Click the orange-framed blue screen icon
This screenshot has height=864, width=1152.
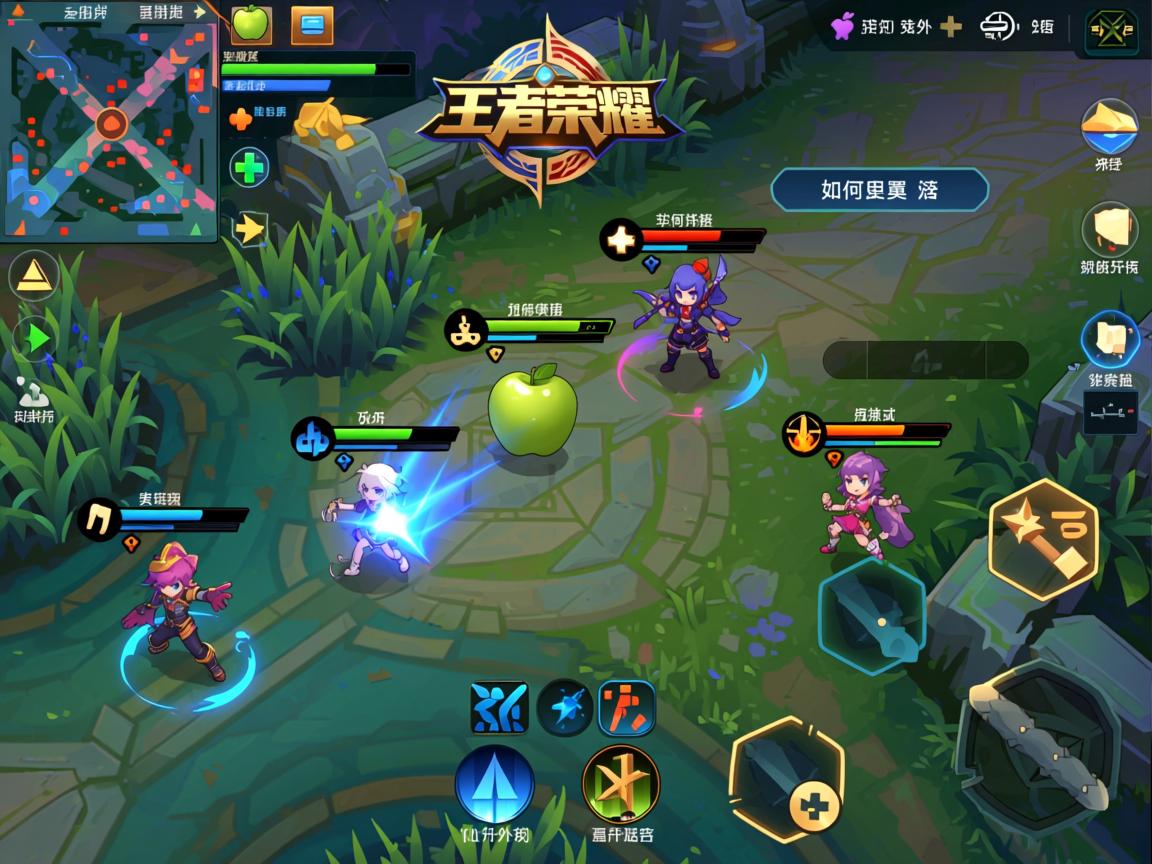[312, 25]
